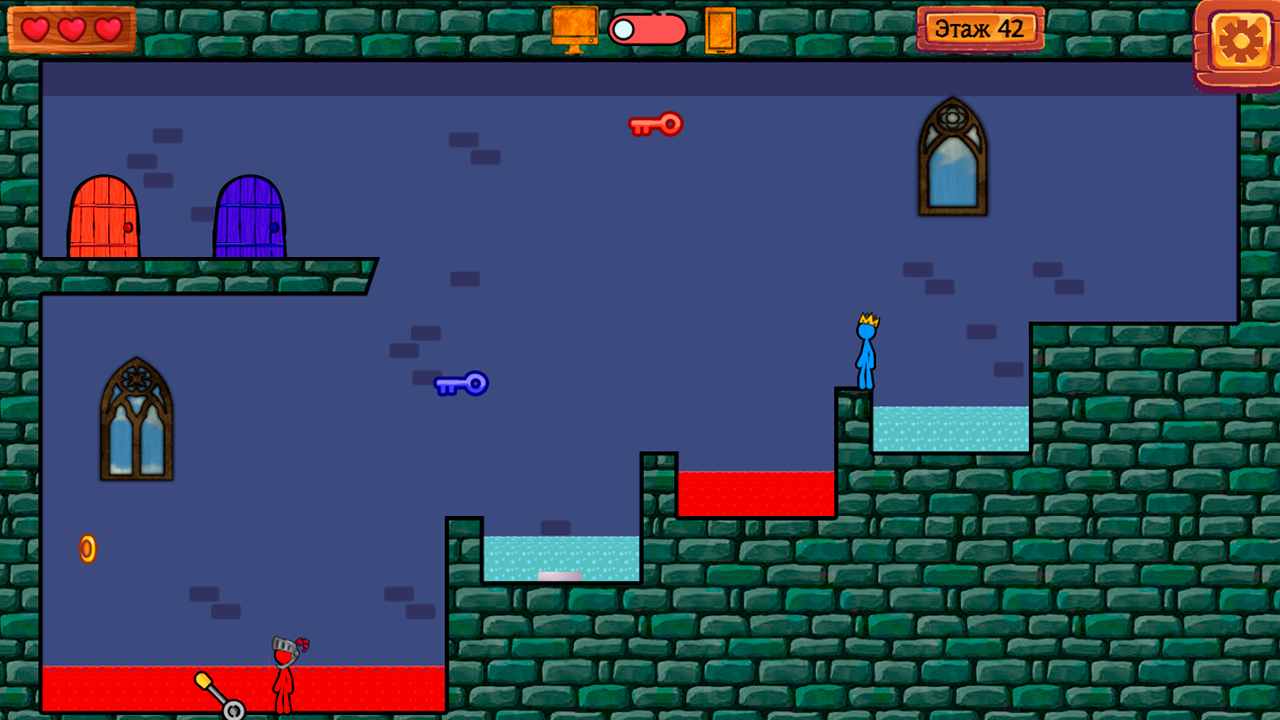Flip the device mode toggle switch
Screen dimensions: 1280x720
click(645, 29)
